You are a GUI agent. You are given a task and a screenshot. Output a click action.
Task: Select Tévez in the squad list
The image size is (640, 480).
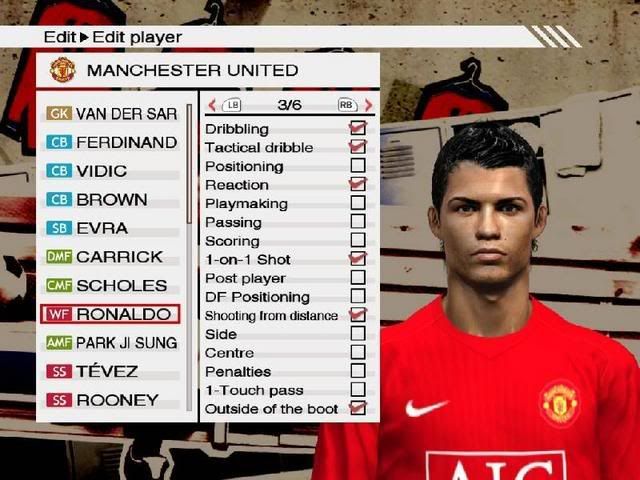tap(110, 372)
